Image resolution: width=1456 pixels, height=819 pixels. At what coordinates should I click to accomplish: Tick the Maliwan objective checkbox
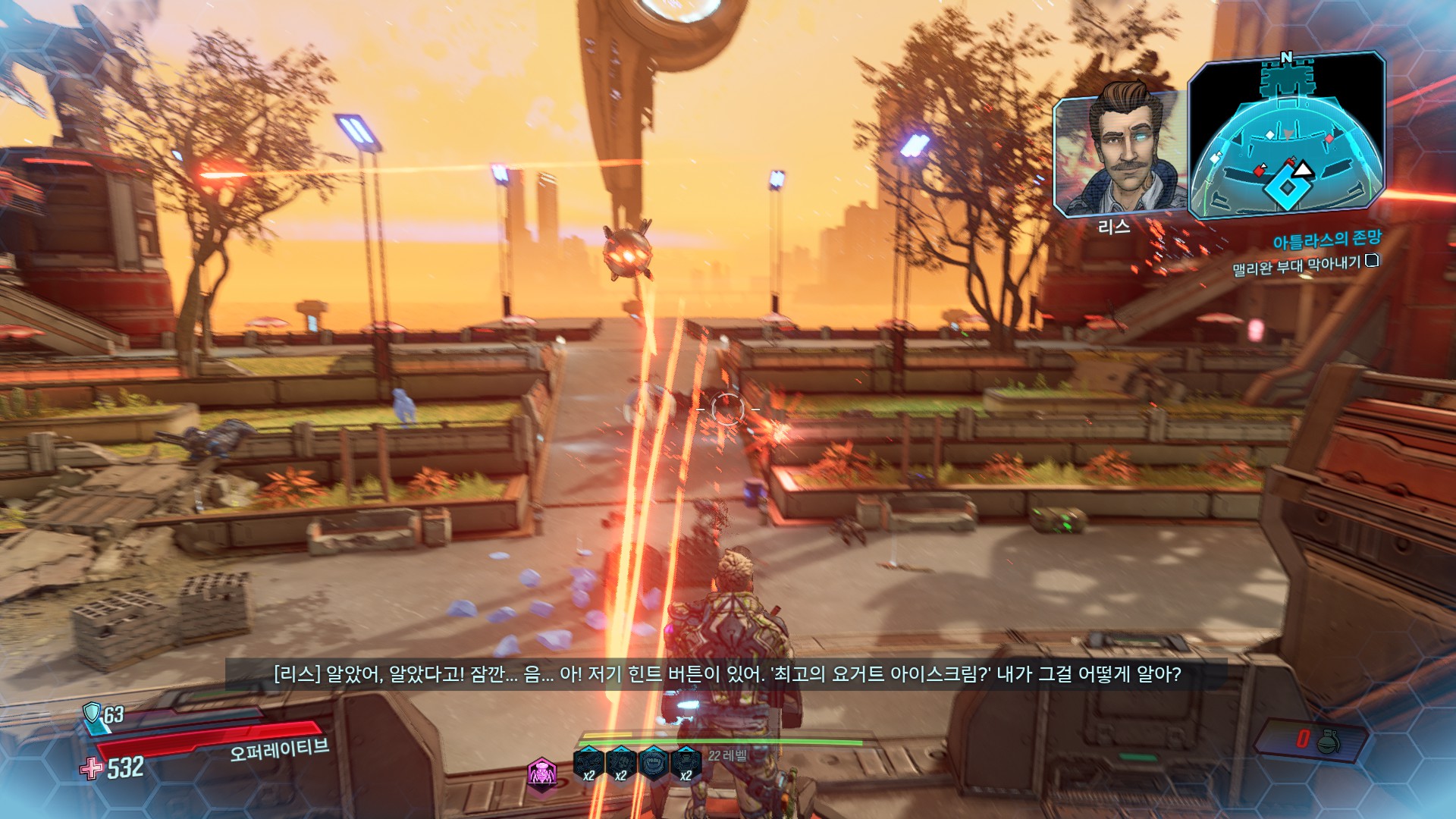pyautogui.click(x=1371, y=261)
